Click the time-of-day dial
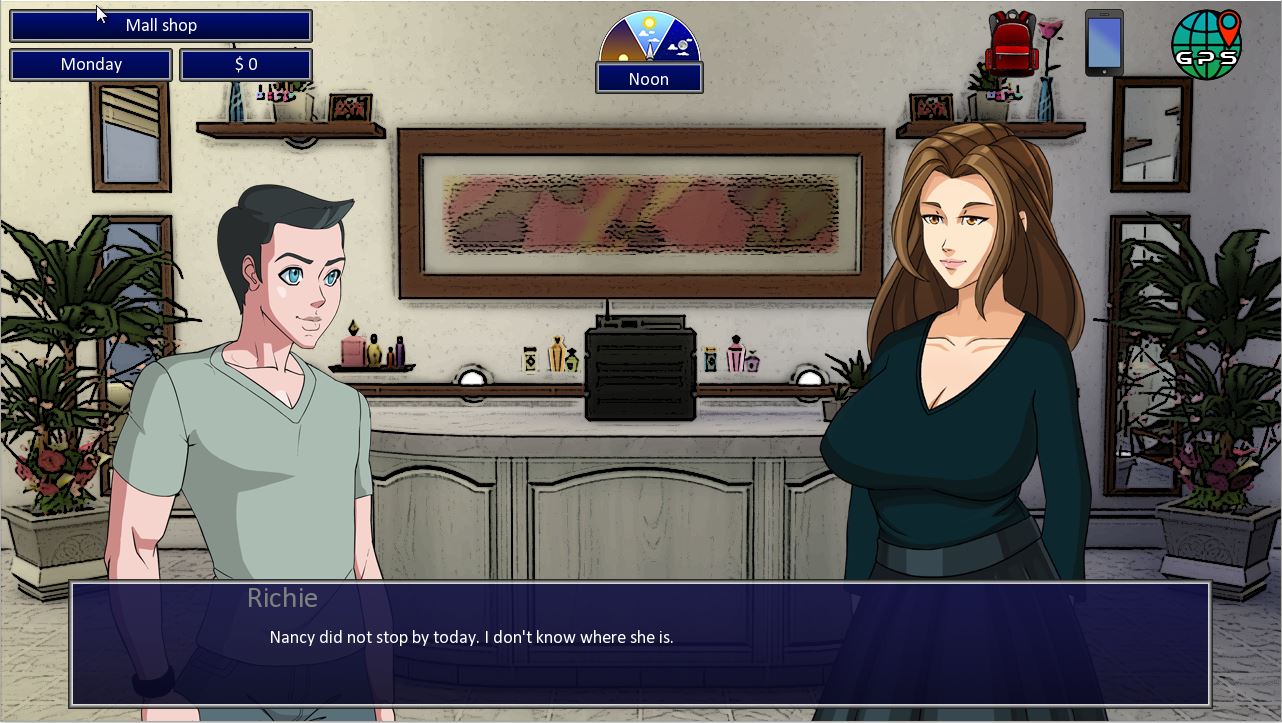Screen dimensions: 1282x723 coord(649,37)
